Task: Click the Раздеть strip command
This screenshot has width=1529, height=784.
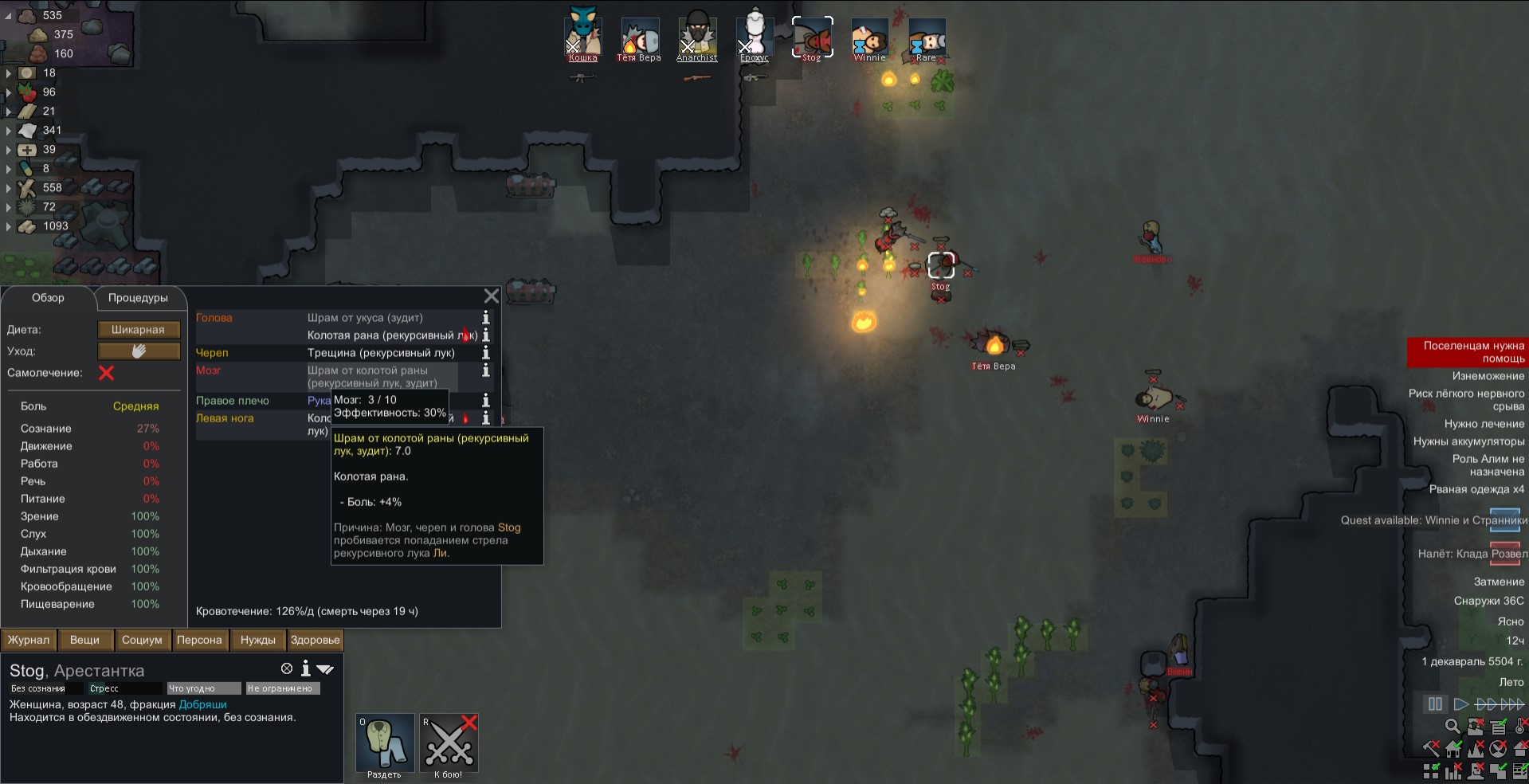Action: pyautogui.click(x=384, y=743)
